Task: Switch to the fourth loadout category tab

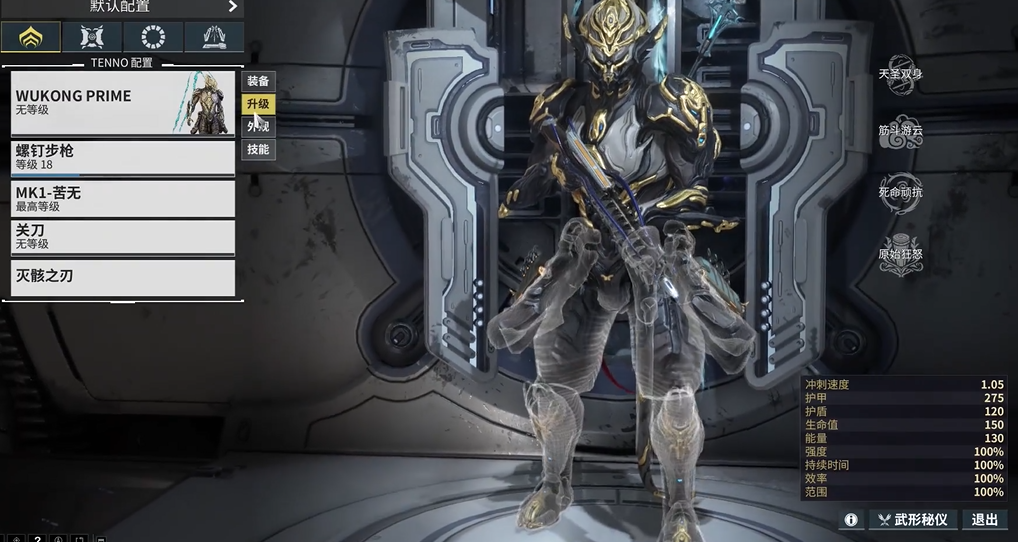Action: tap(214, 37)
